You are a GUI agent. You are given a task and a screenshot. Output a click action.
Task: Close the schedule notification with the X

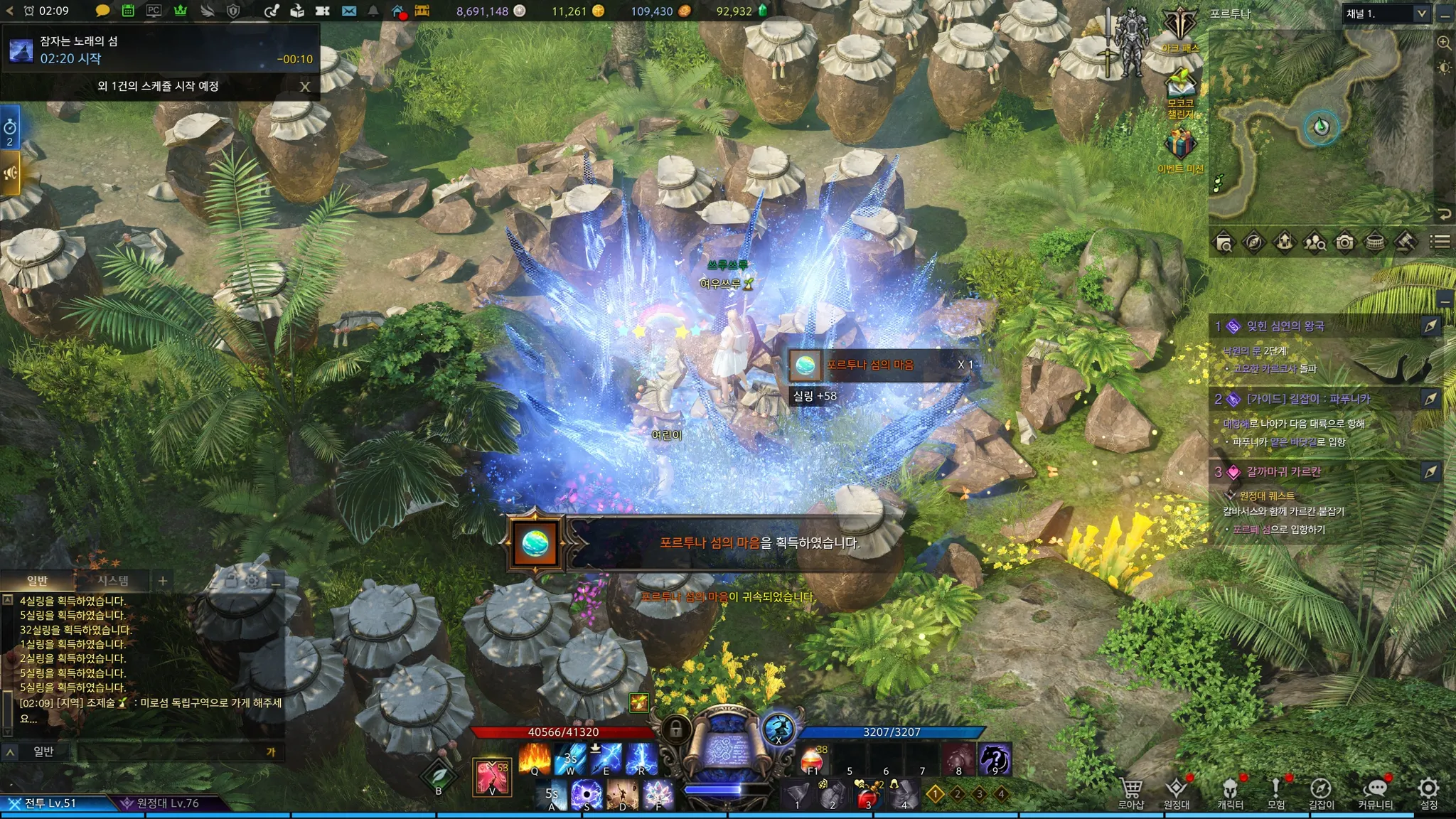click(305, 87)
